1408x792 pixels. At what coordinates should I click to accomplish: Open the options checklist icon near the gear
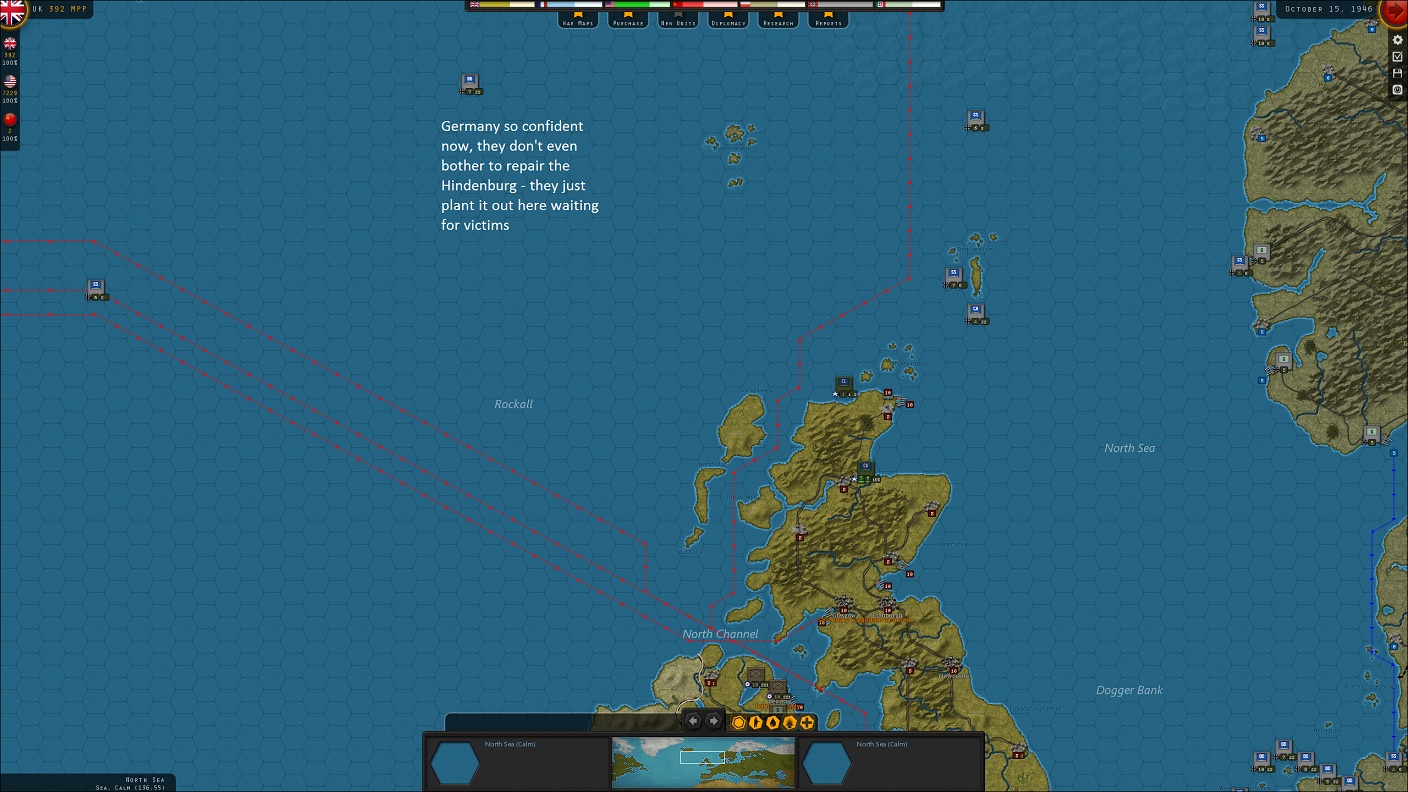pos(1398,56)
